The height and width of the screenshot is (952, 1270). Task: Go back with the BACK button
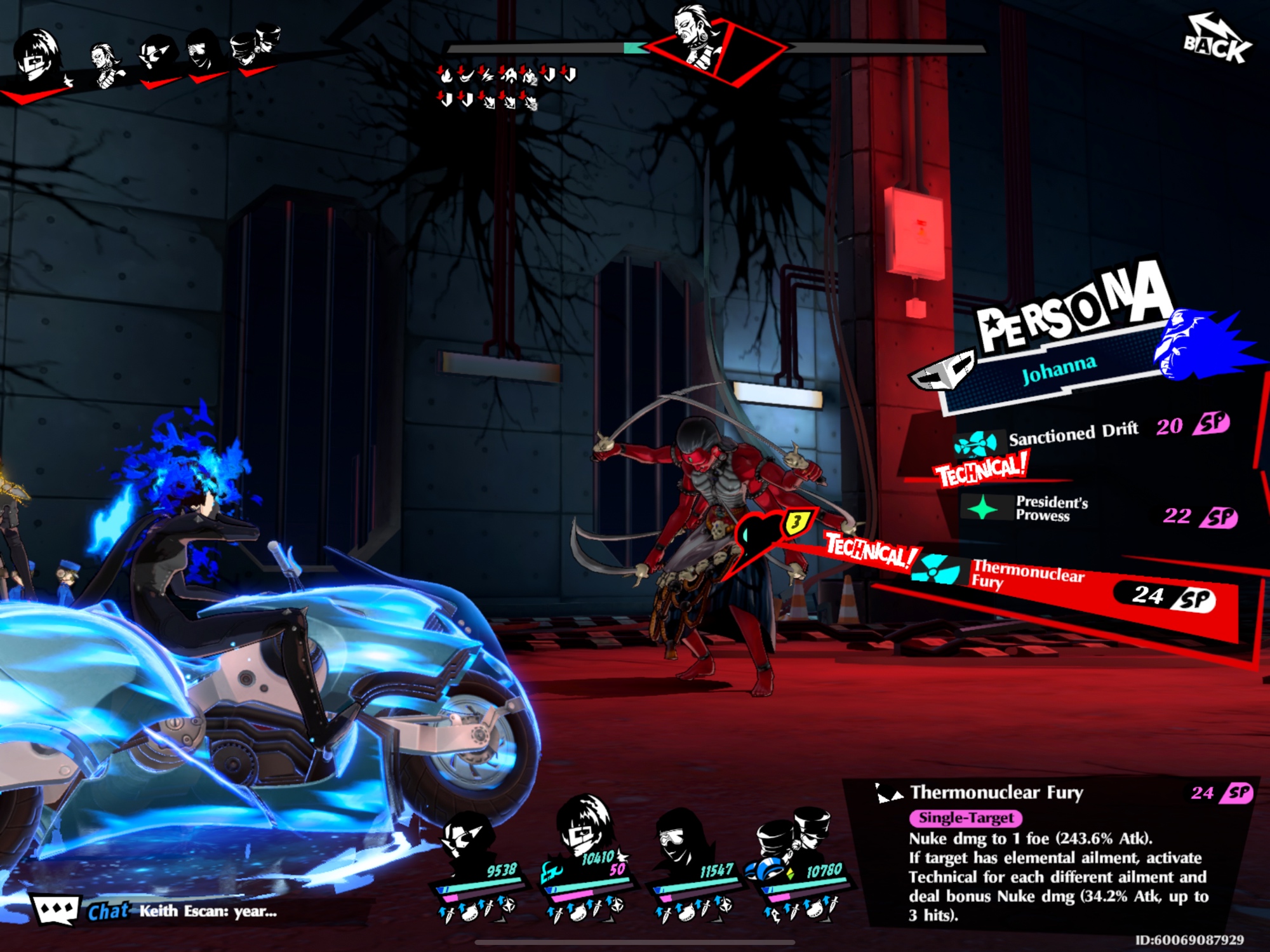click(x=1217, y=42)
